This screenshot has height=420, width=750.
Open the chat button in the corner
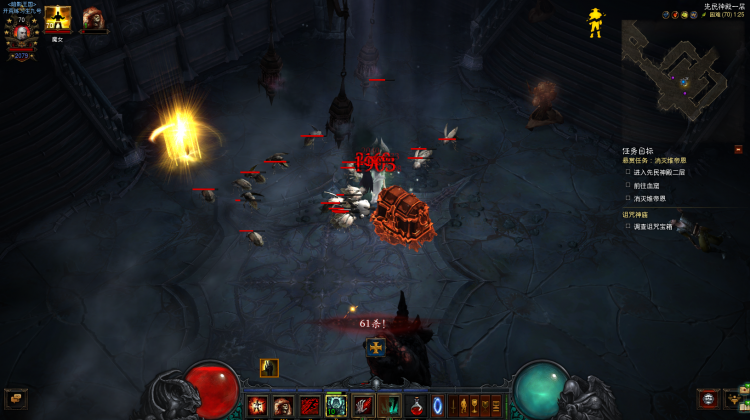point(14,398)
